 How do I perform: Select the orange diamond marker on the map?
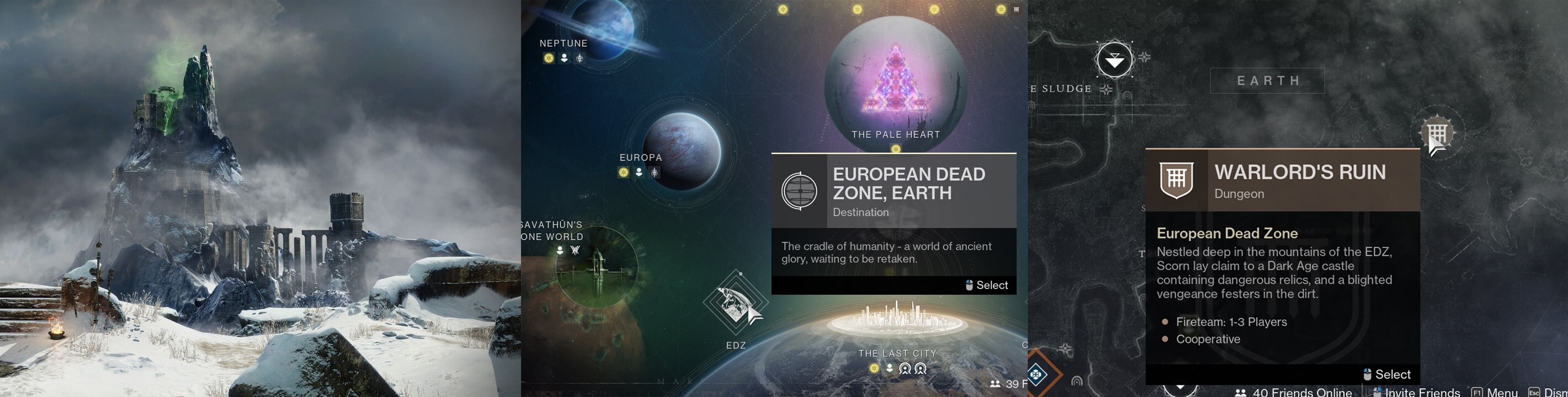tap(1037, 374)
